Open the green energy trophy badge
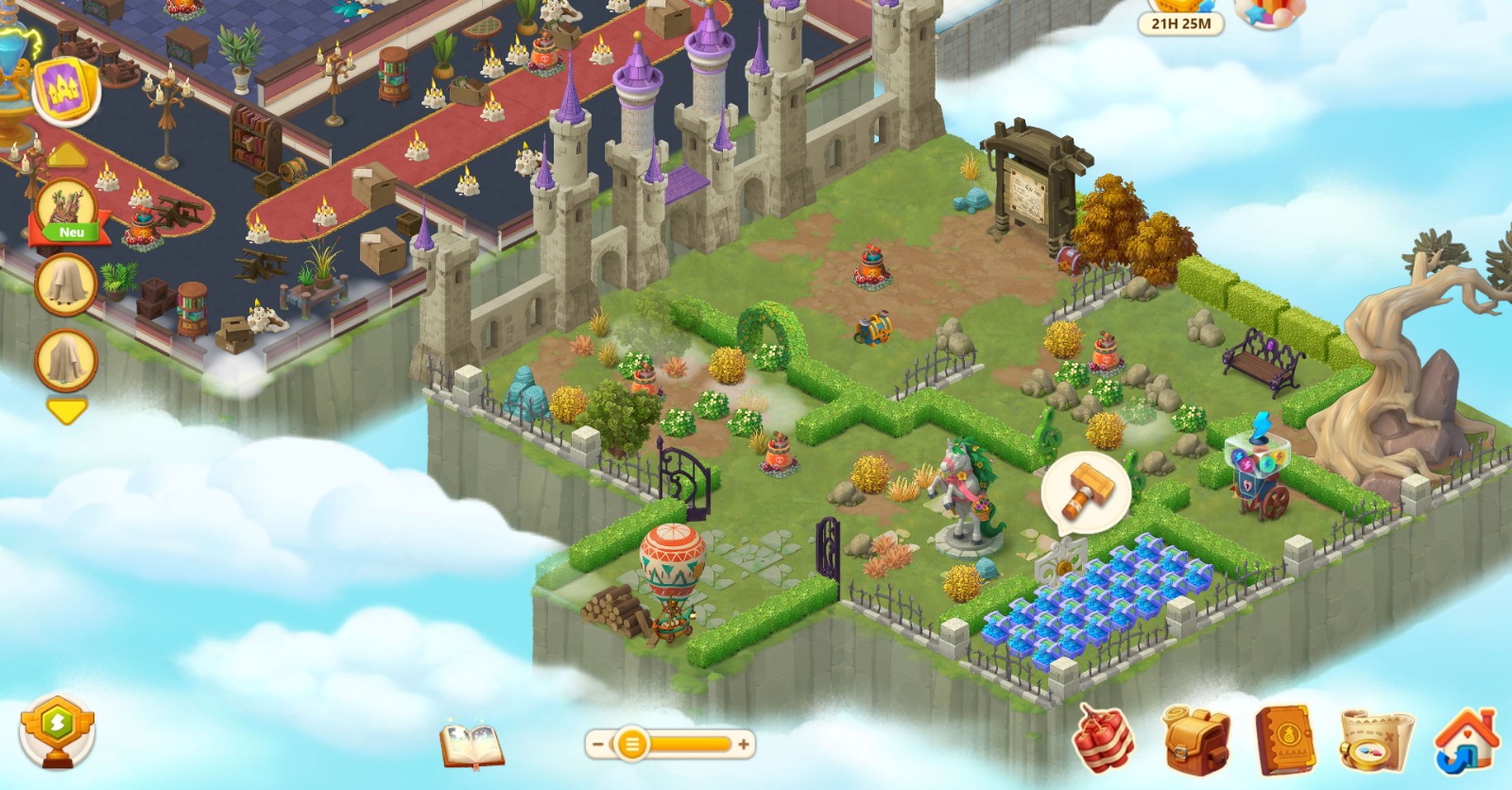1512x790 pixels. click(x=58, y=729)
